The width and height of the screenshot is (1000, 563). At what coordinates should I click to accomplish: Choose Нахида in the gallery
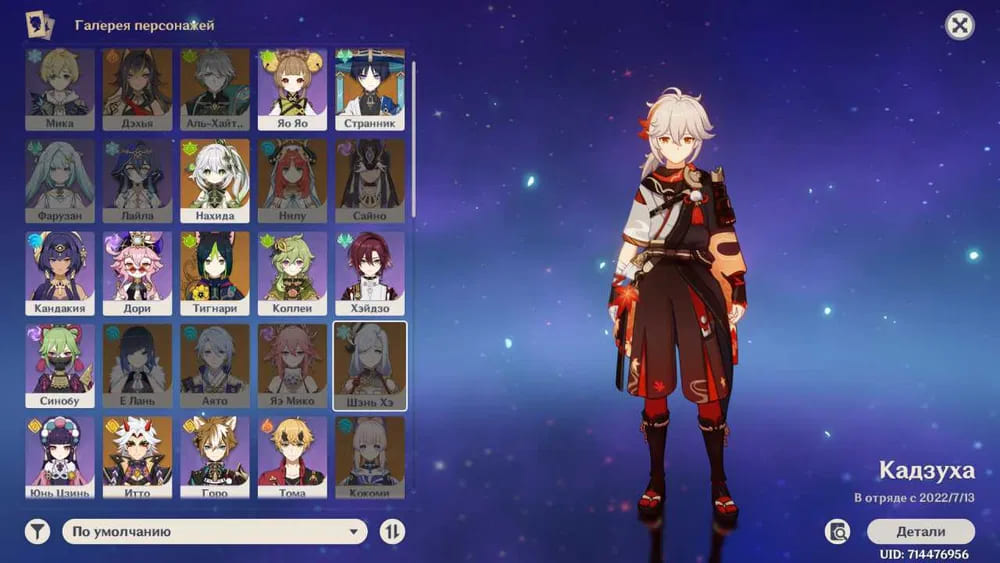tap(215, 180)
